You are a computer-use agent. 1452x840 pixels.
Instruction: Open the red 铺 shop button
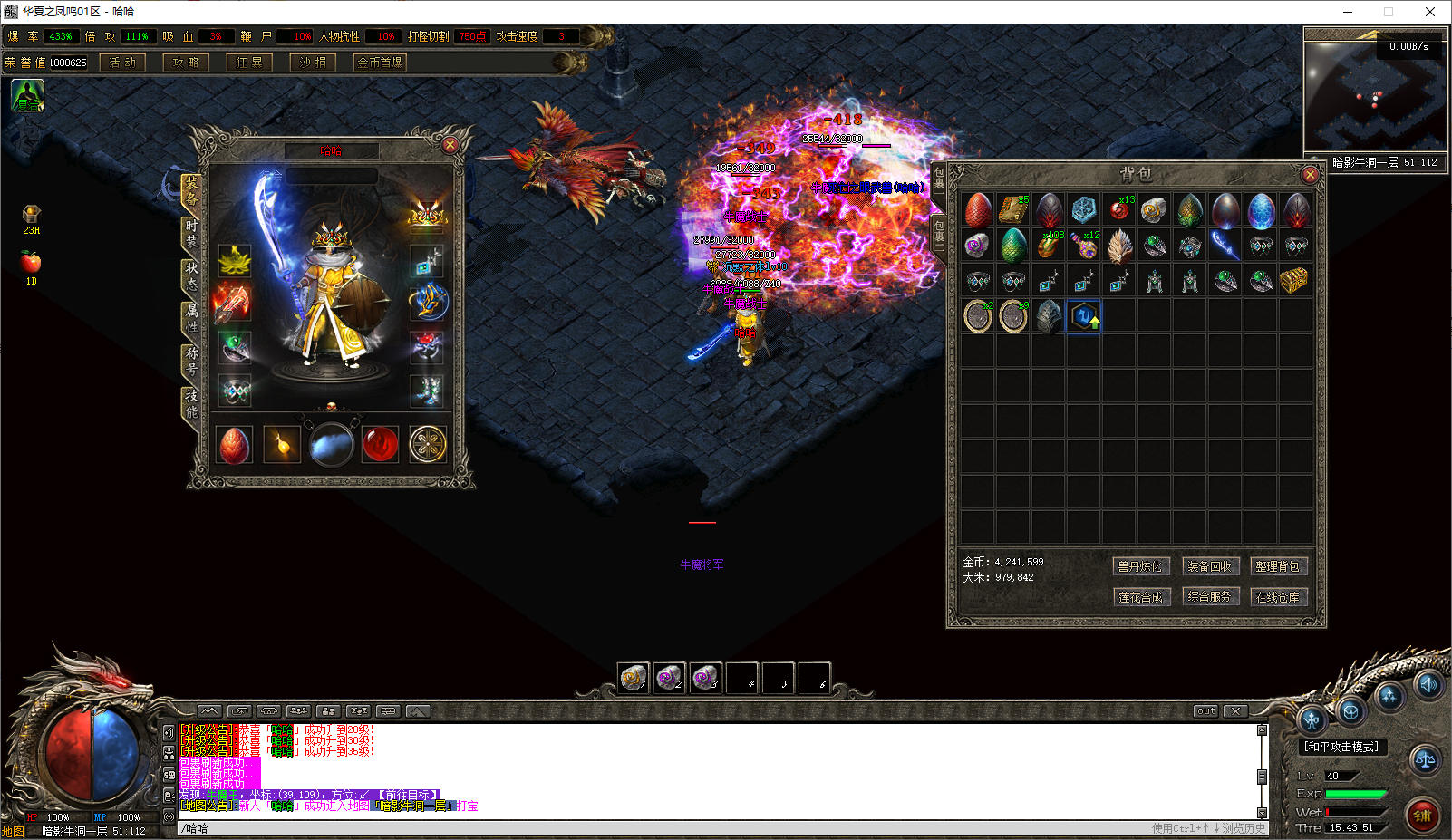pyautogui.click(x=1422, y=815)
